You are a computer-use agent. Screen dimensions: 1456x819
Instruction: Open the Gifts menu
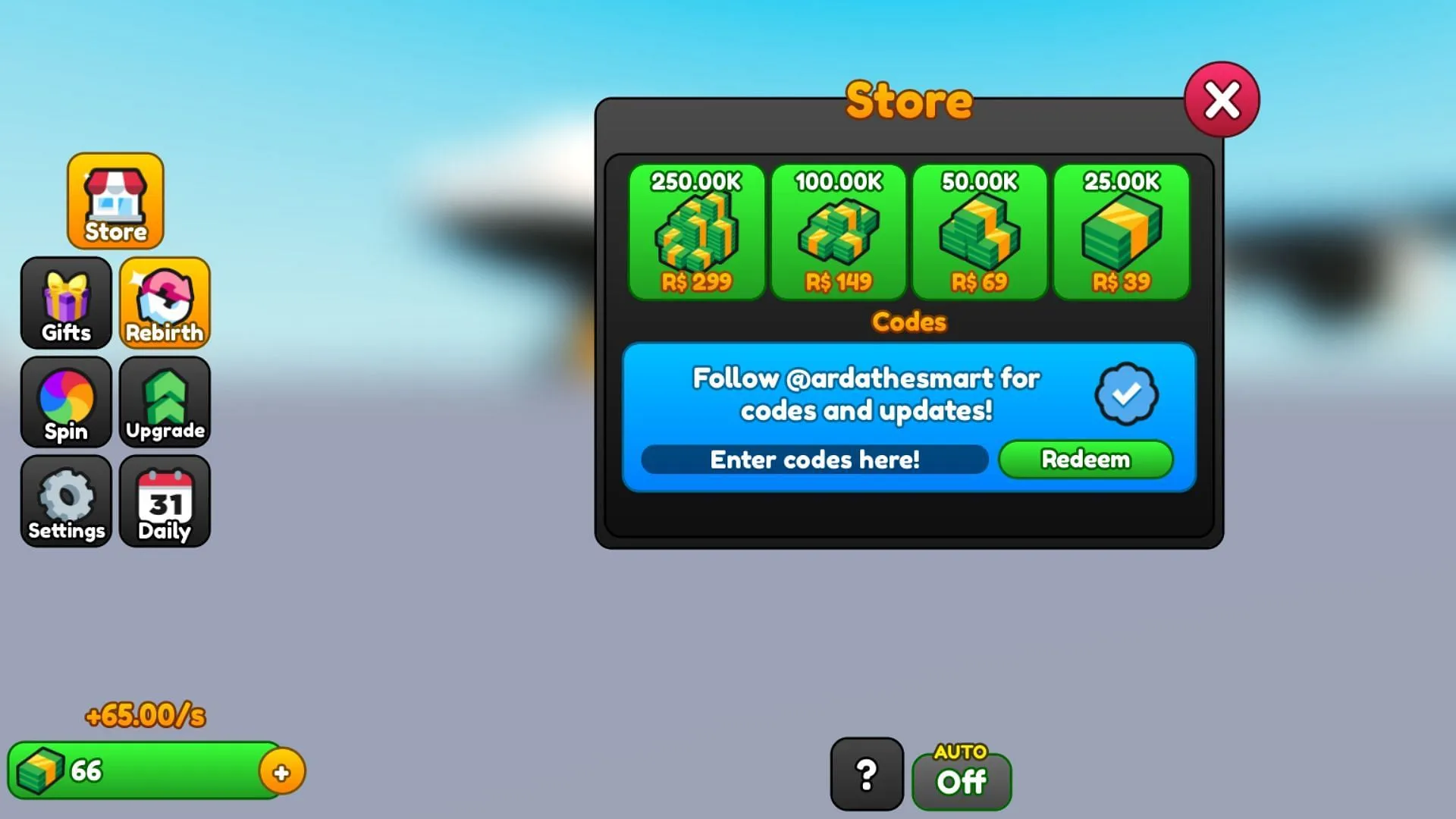(x=65, y=303)
